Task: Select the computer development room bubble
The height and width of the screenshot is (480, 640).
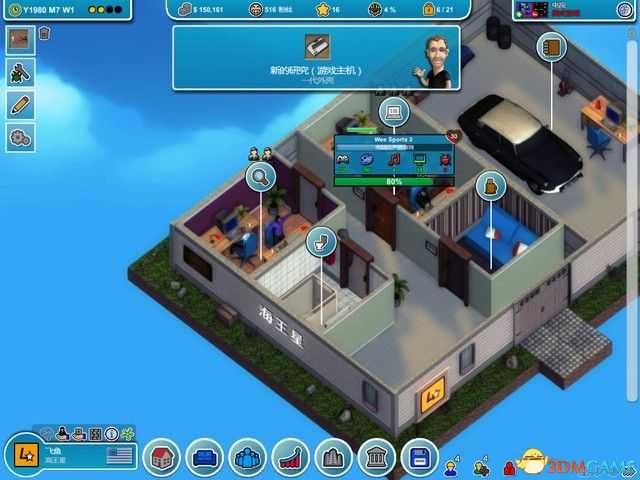Action: point(393,112)
